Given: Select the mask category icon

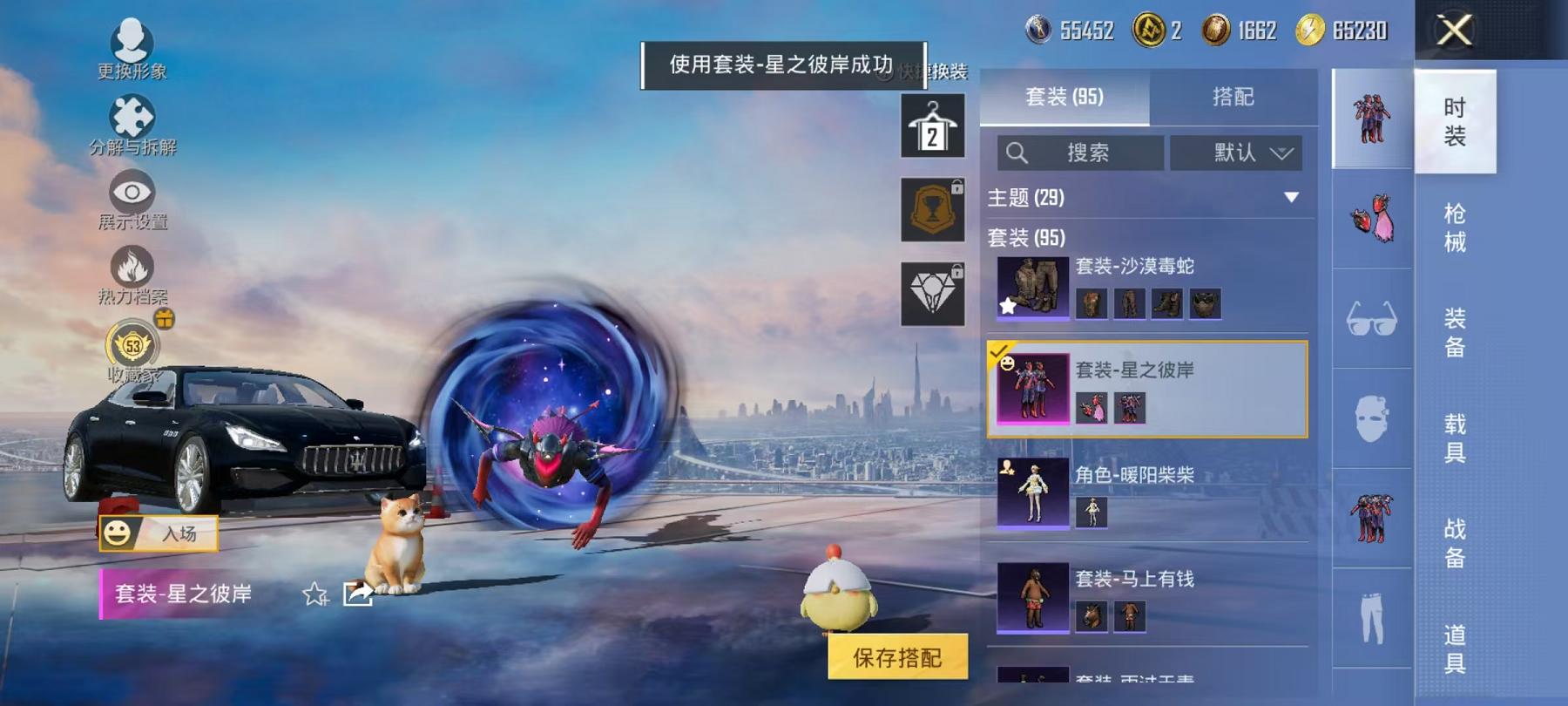Looking at the screenshot, I should pos(1372,418).
